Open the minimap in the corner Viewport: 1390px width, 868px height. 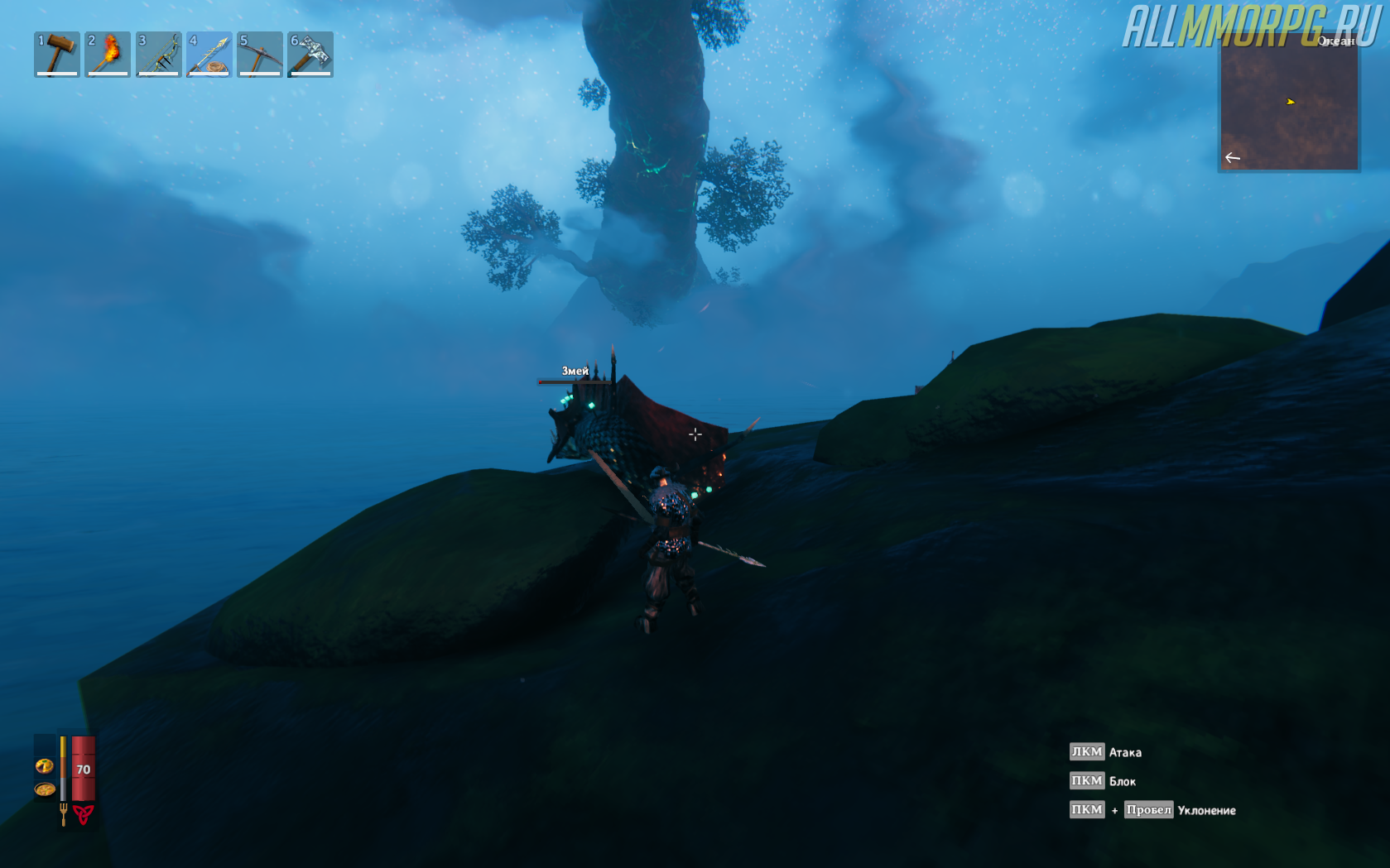pyautogui.click(x=1288, y=103)
